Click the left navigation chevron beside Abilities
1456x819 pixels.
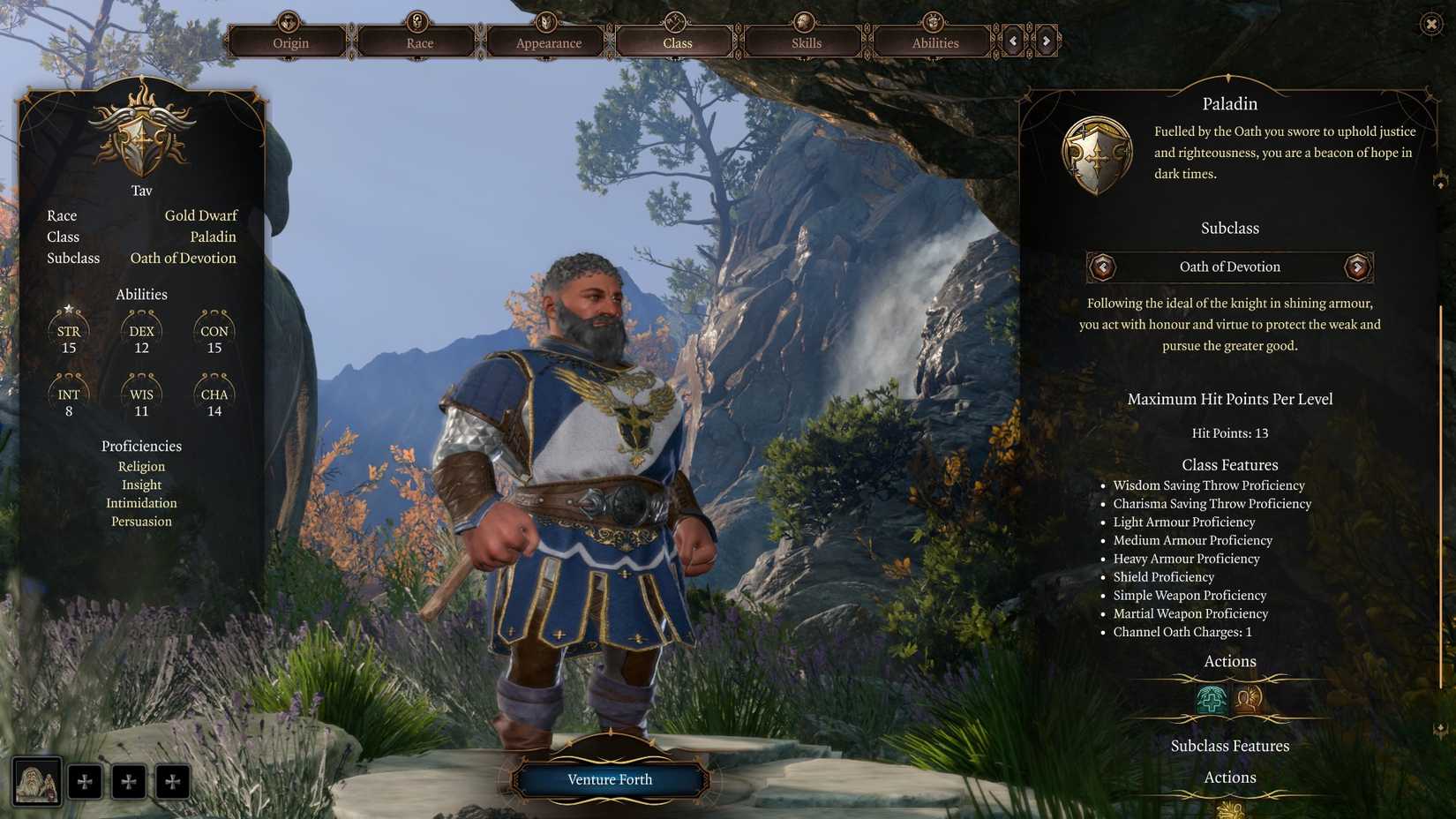tap(1011, 40)
